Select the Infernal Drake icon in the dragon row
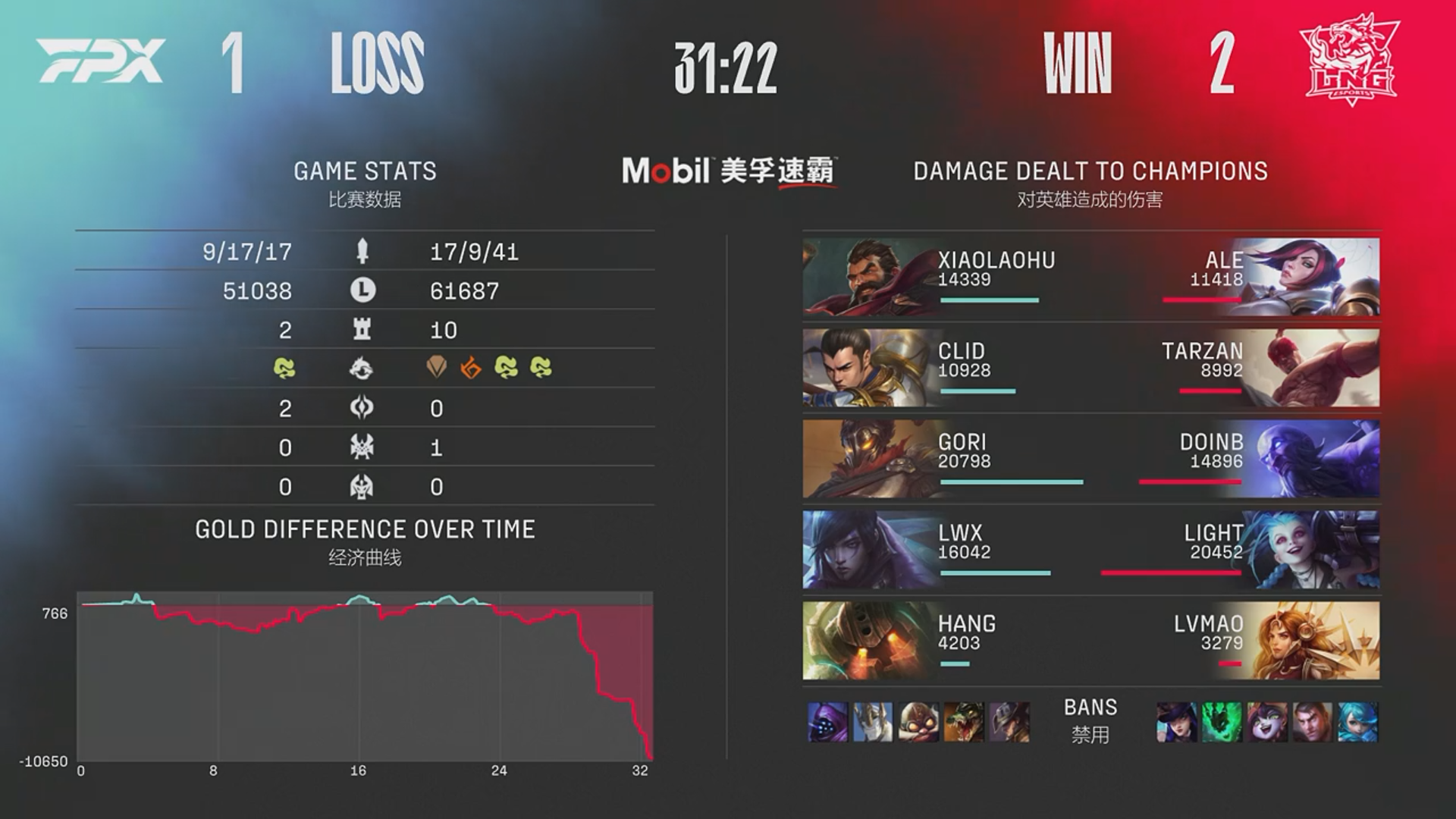Screen dimensions: 1456x819 click(471, 366)
